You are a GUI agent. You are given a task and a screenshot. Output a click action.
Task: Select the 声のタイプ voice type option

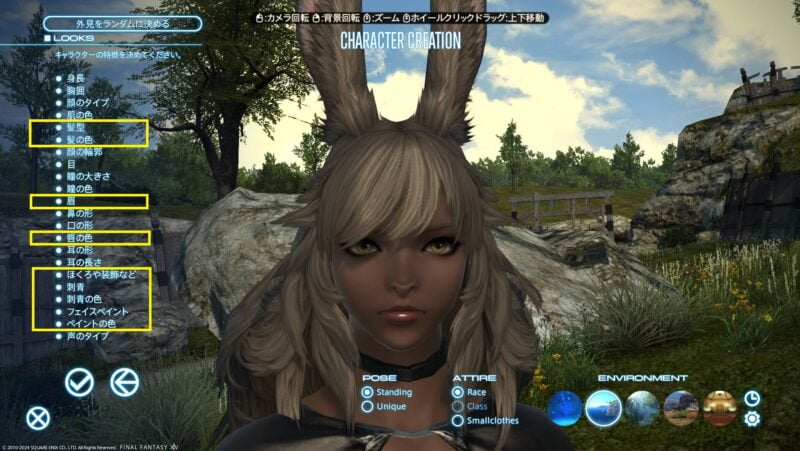click(x=88, y=336)
